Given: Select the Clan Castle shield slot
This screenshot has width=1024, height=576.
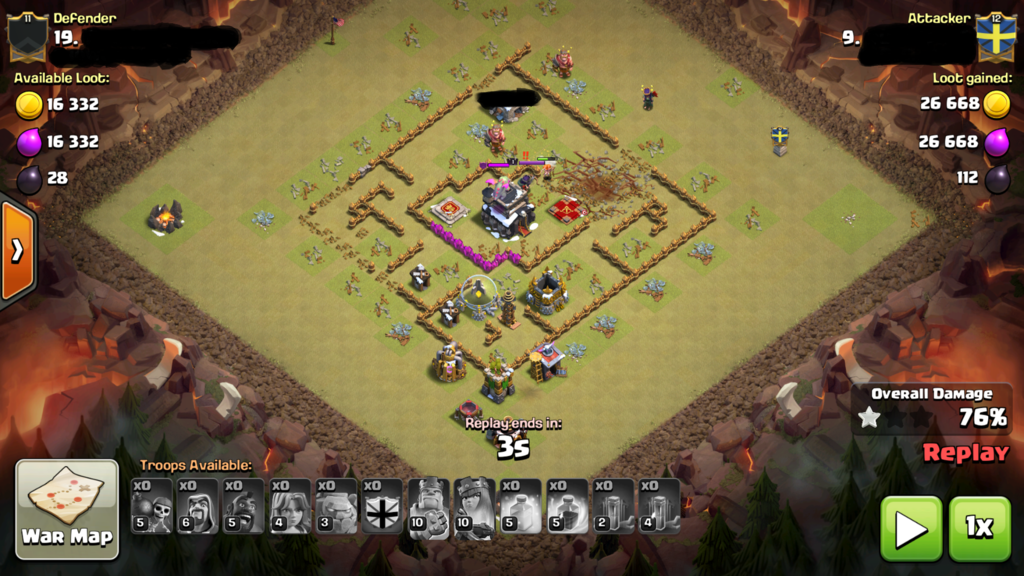Looking at the screenshot, I should pyautogui.click(x=382, y=506).
